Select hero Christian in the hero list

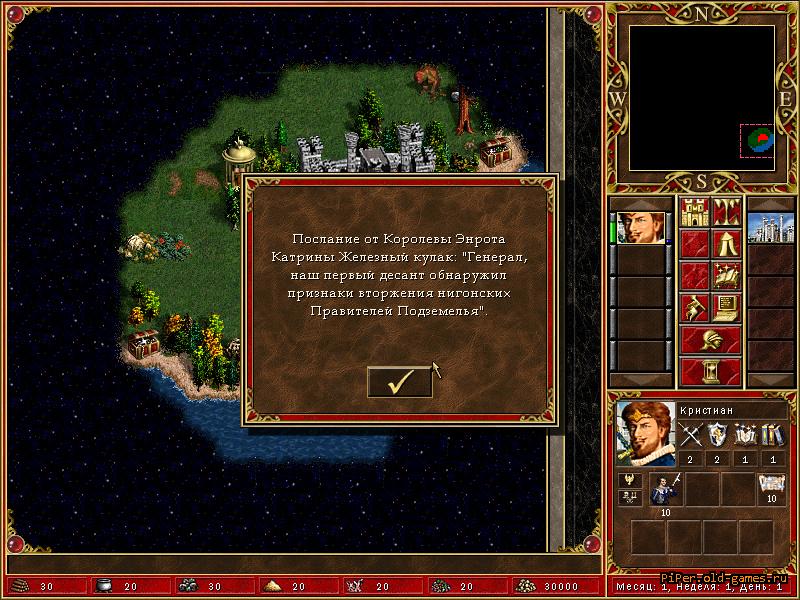pyautogui.click(x=640, y=228)
